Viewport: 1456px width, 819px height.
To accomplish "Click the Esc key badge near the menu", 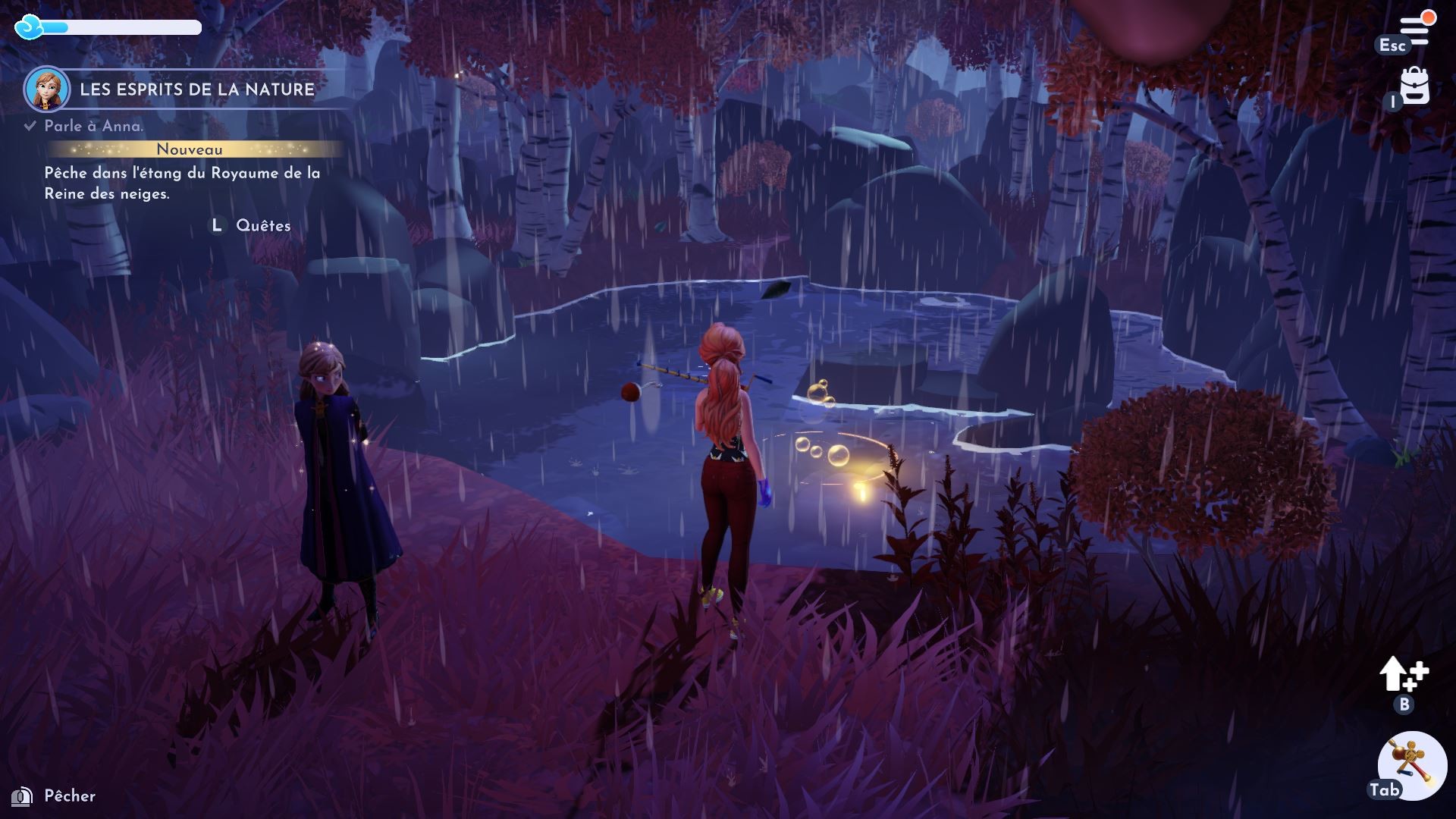I will (x=1393, y=45).
